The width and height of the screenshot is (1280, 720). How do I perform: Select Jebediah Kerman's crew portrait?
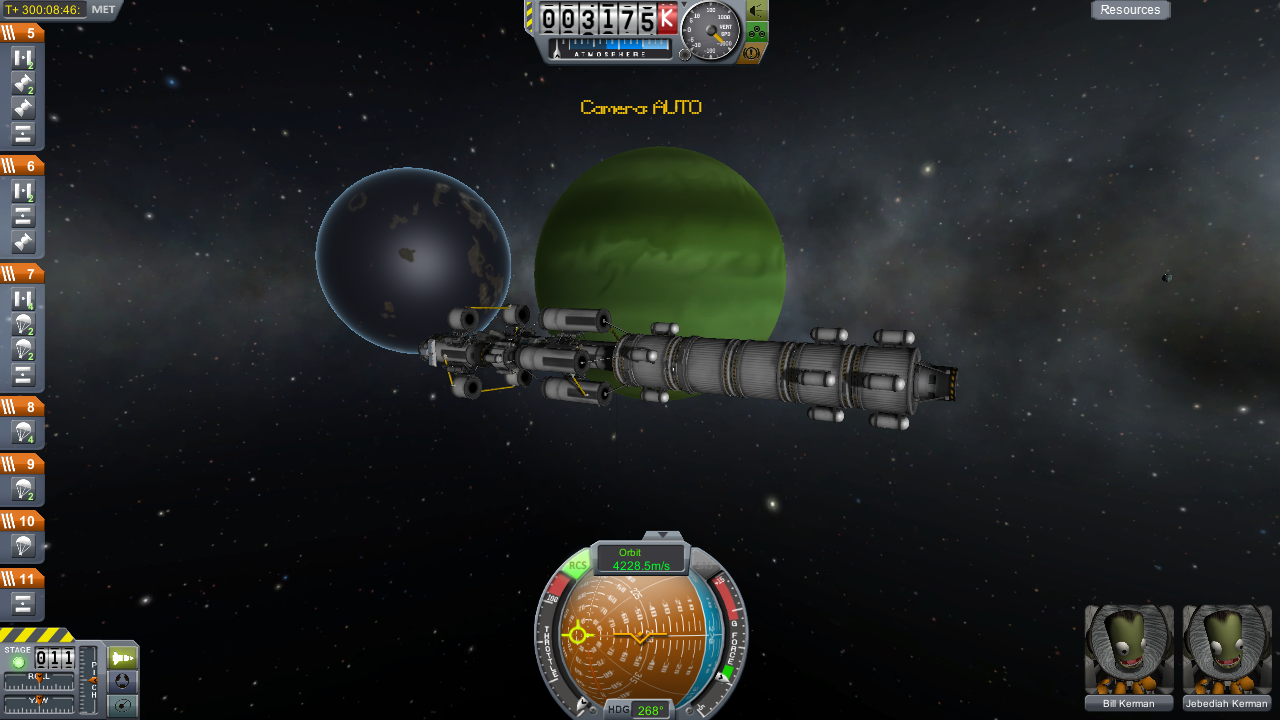[1227, 650]
